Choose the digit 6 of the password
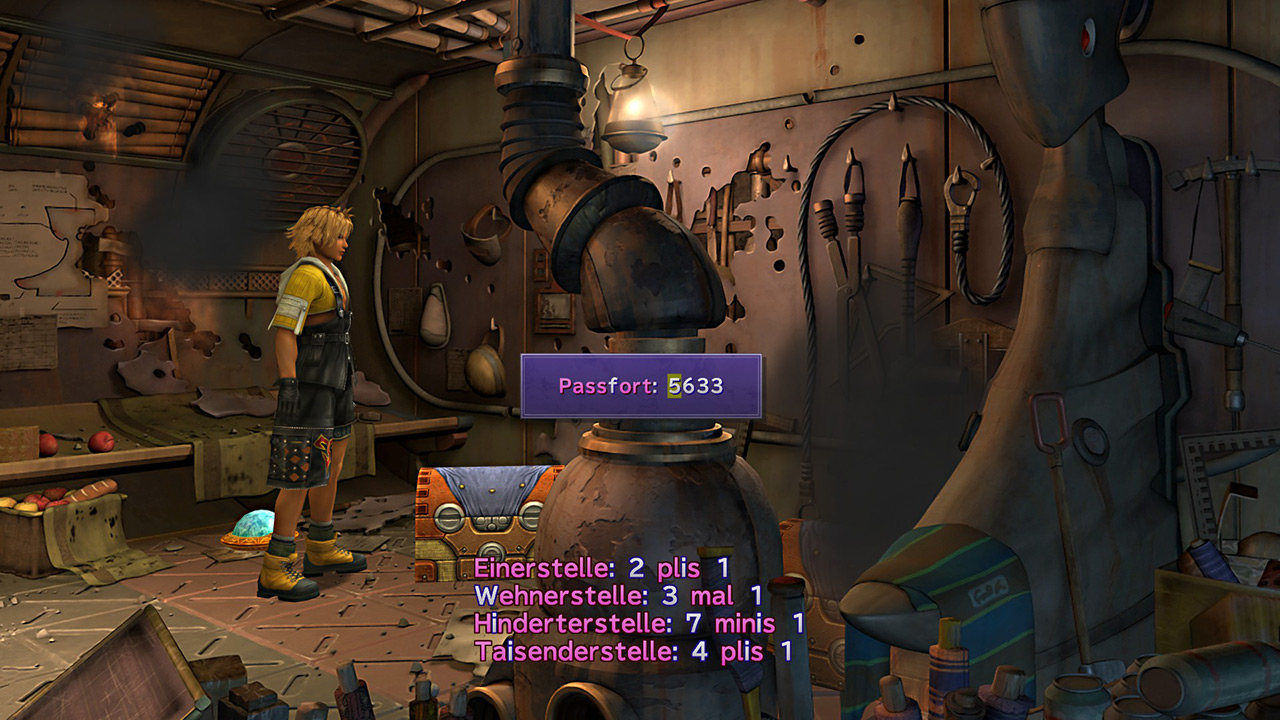 pyautogui.click(x=689, y=386)
